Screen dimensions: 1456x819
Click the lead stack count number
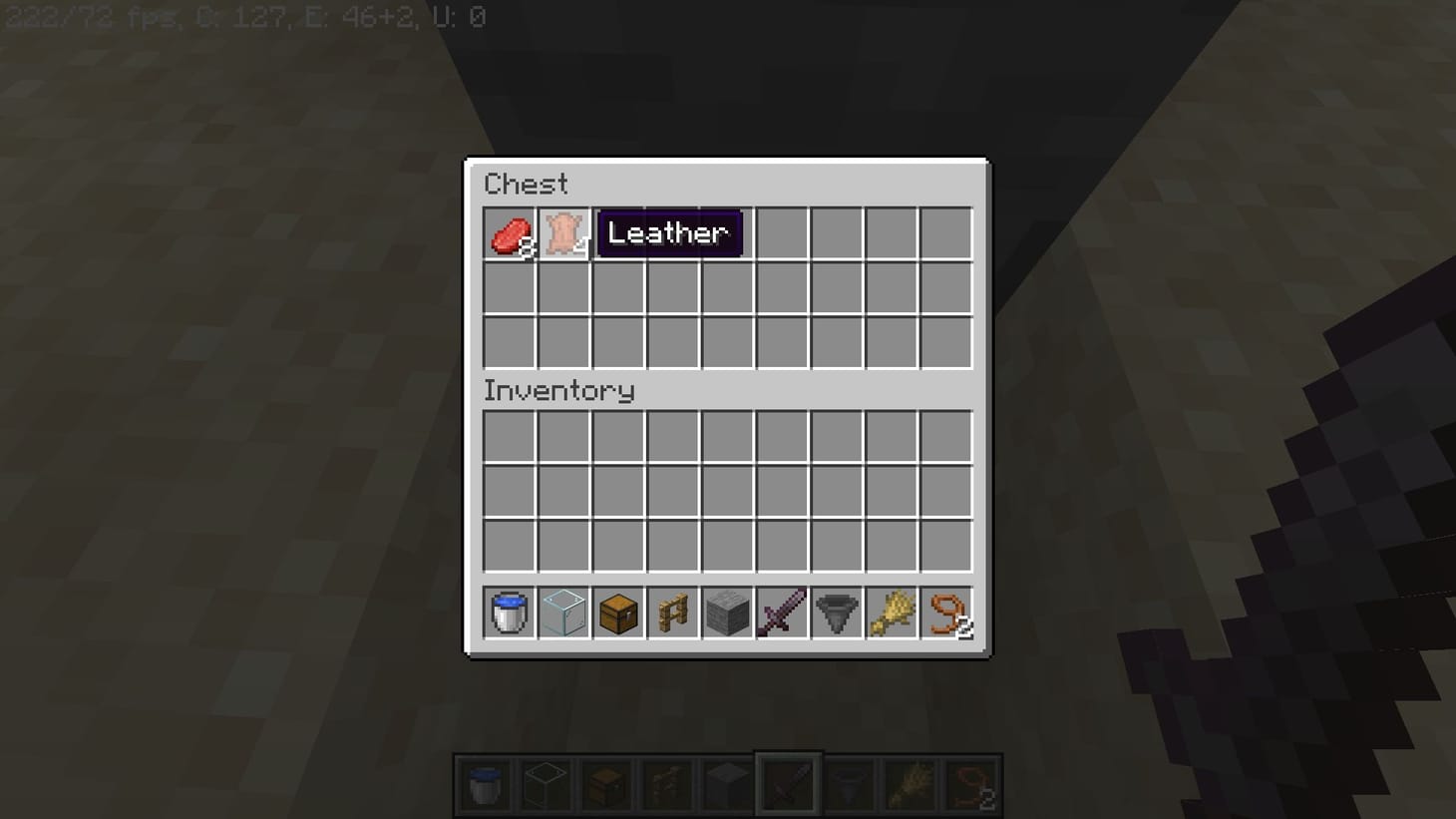pyautogui.click(x=965, y=629)
